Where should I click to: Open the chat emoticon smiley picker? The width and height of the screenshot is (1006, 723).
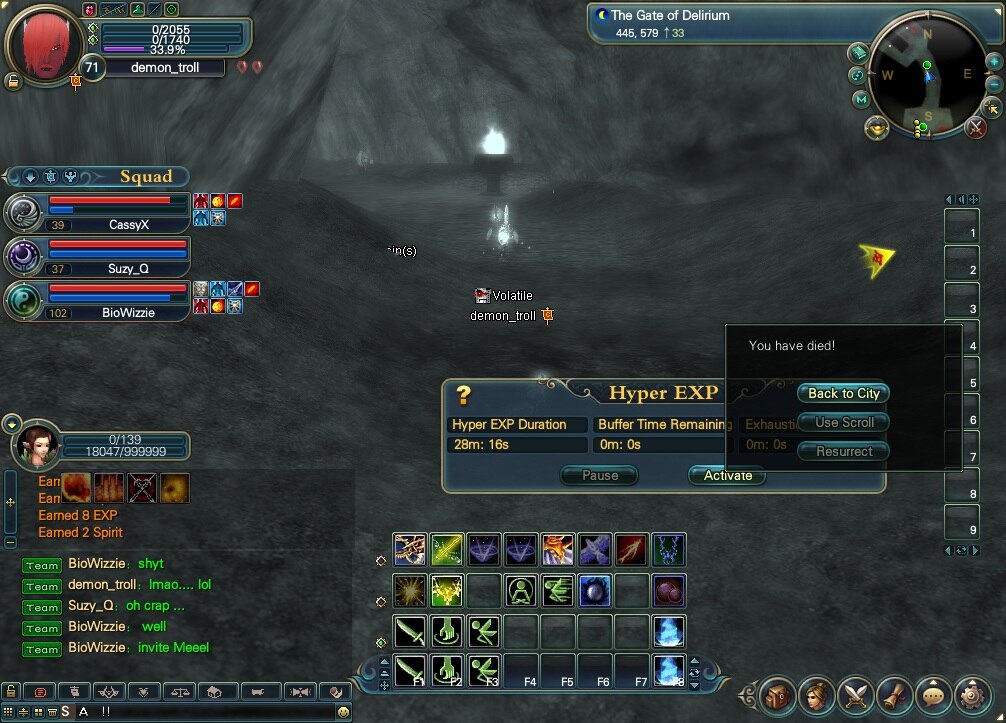343,712
